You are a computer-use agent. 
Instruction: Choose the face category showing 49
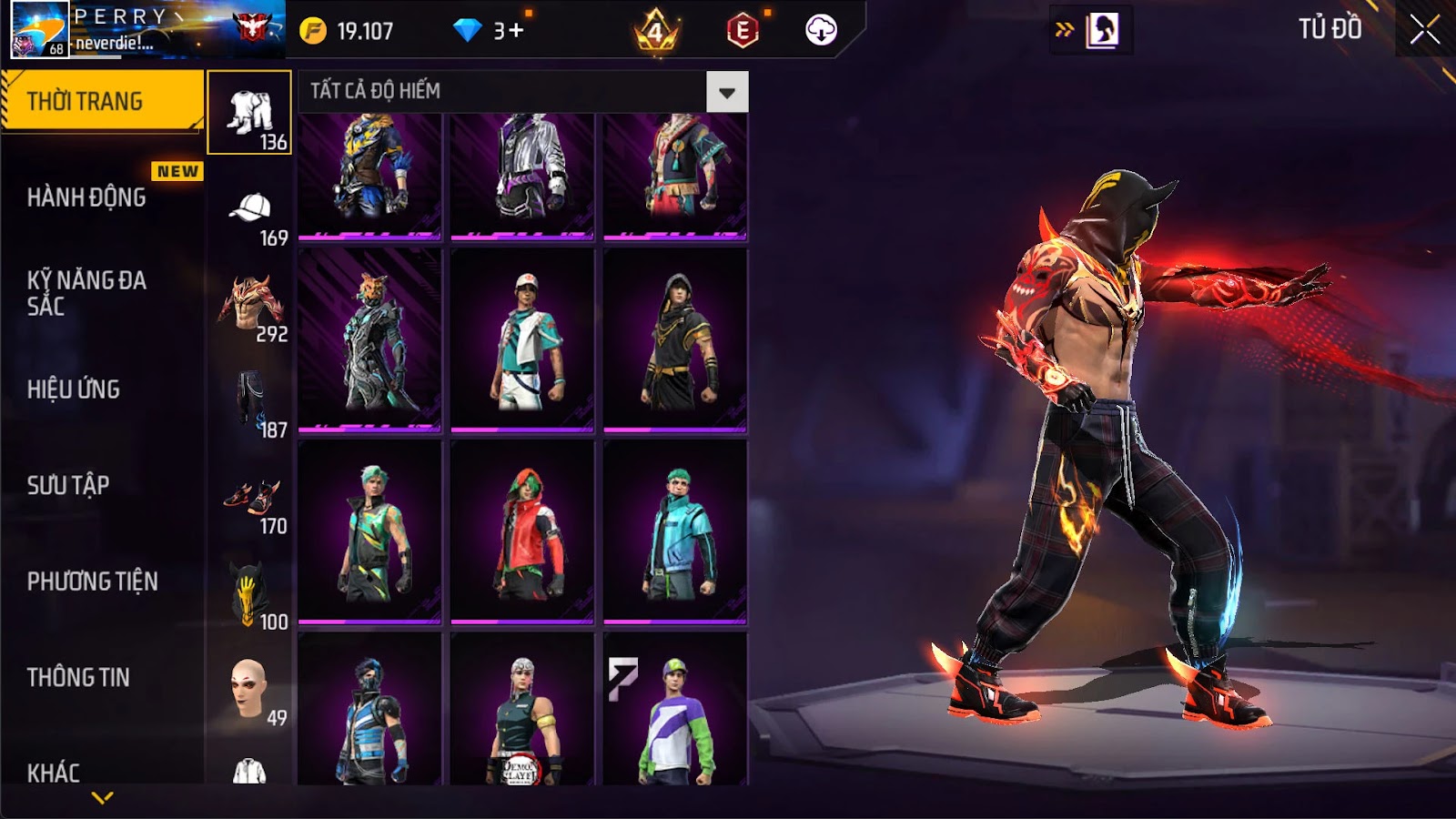[250, 693]
